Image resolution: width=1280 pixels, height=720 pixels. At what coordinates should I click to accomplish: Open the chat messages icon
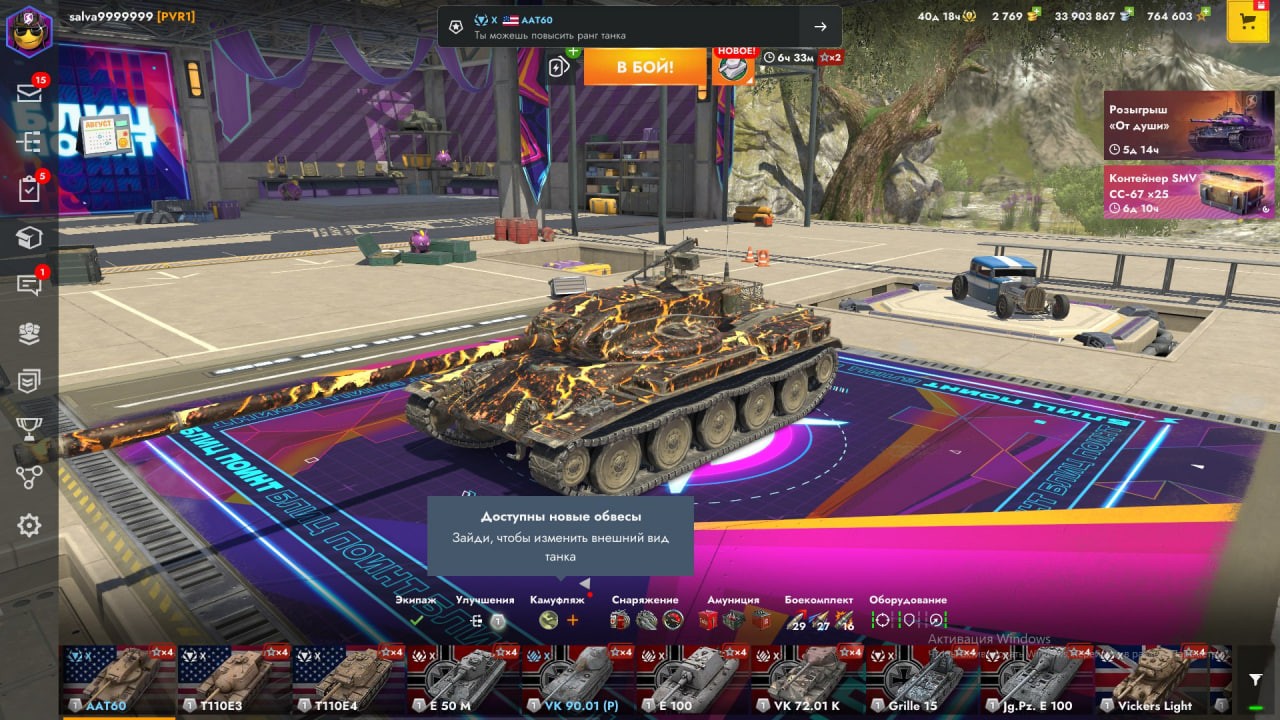coord(29,285)
